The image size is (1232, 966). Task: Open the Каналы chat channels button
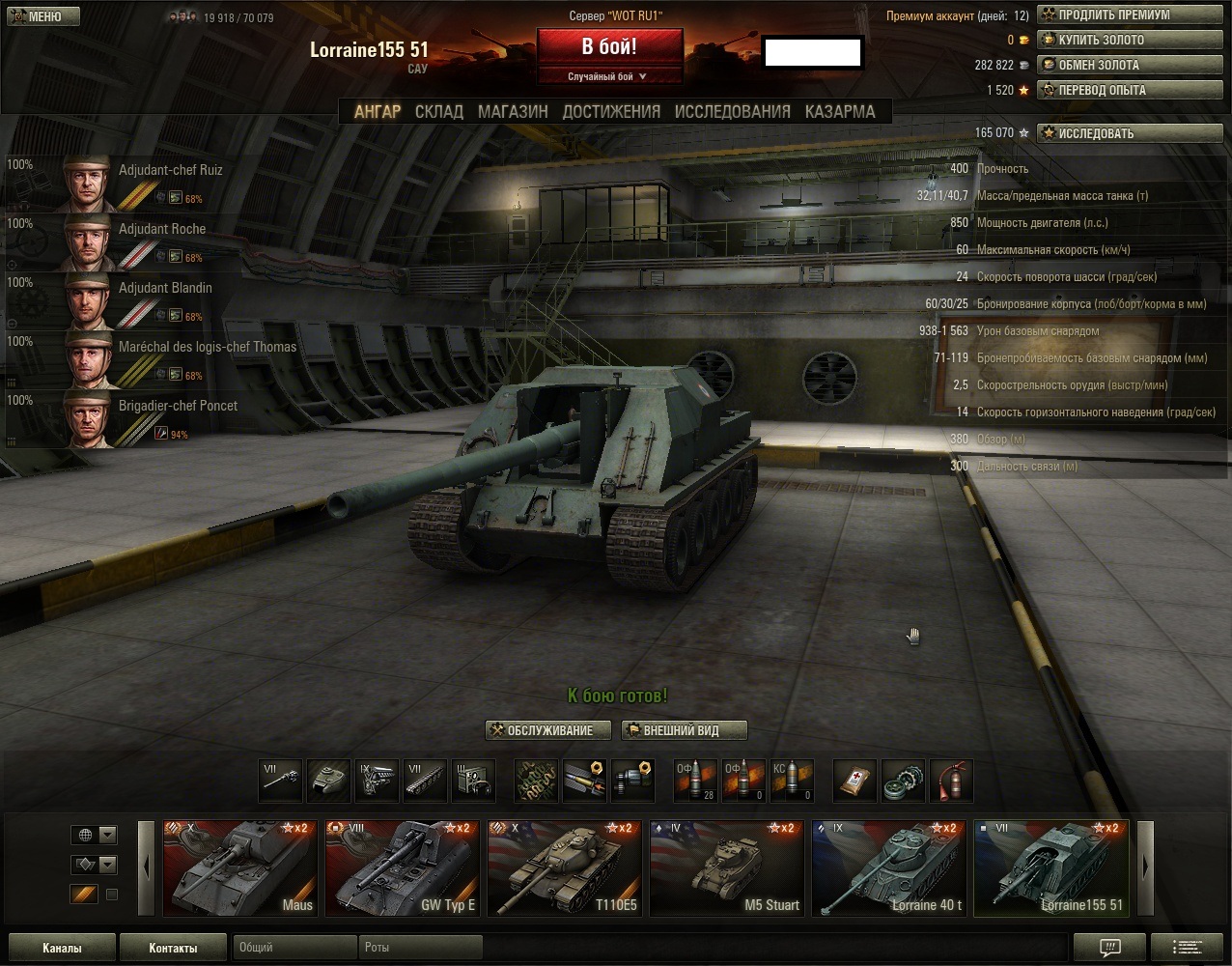coord(62,948)
